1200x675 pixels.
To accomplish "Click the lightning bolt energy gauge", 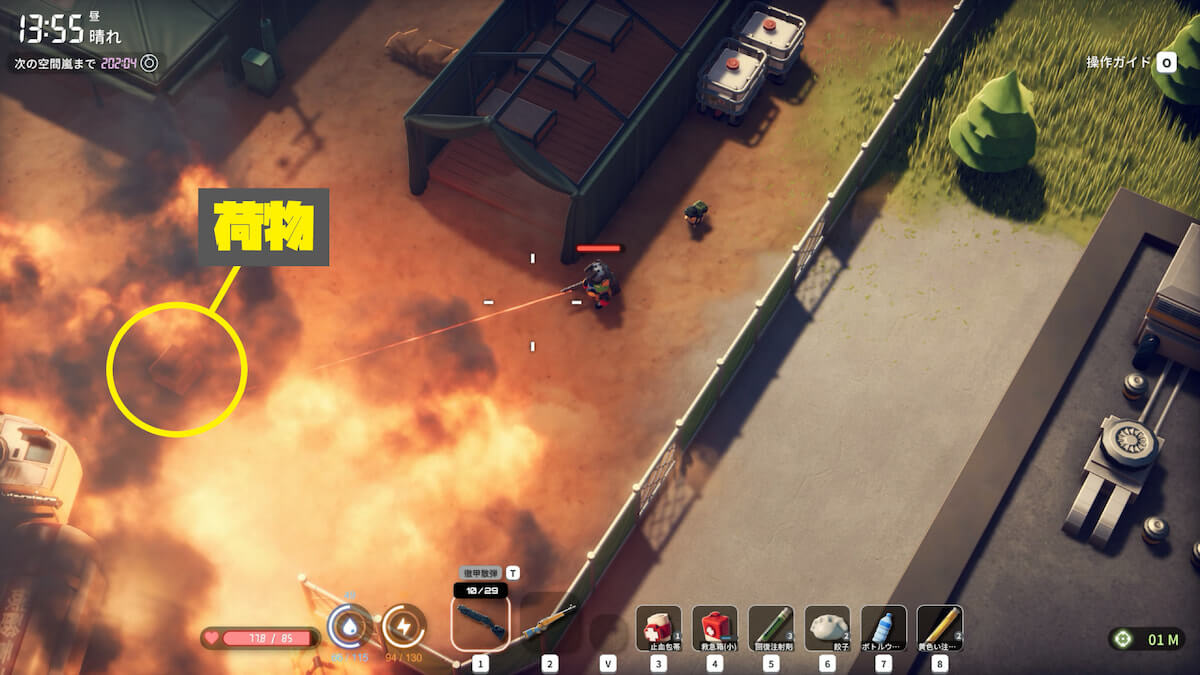I will tap(404, 627).
